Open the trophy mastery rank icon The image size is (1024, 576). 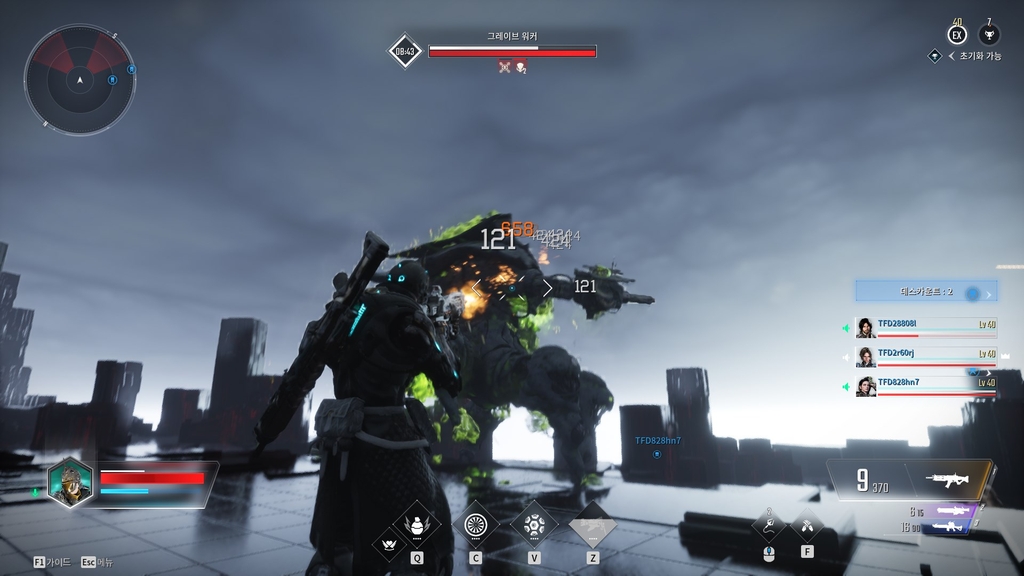click(989, 35)
